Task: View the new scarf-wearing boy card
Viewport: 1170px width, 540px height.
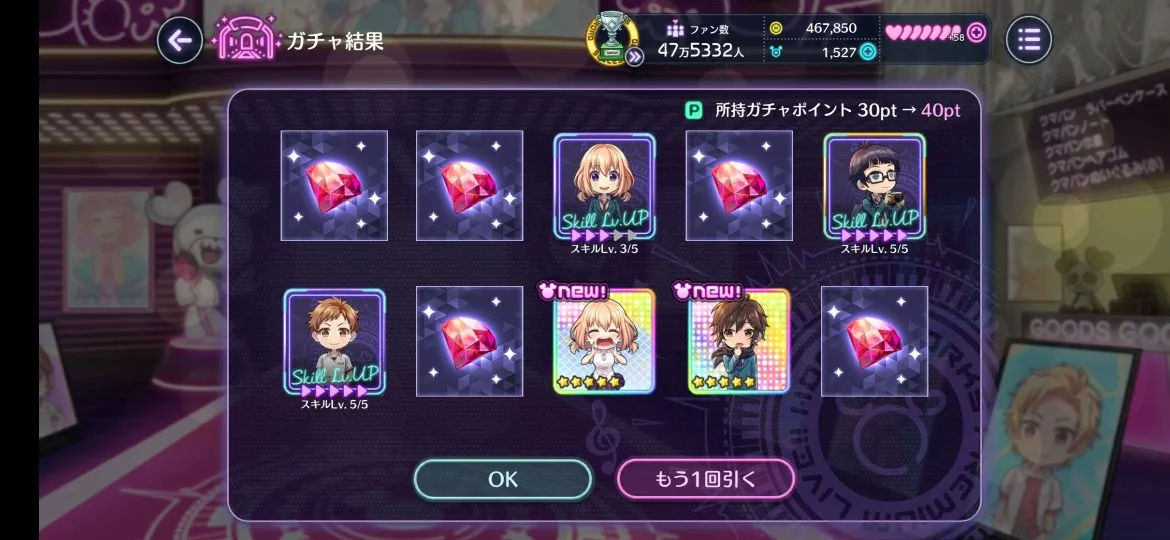Action: (x=739, y=342)
